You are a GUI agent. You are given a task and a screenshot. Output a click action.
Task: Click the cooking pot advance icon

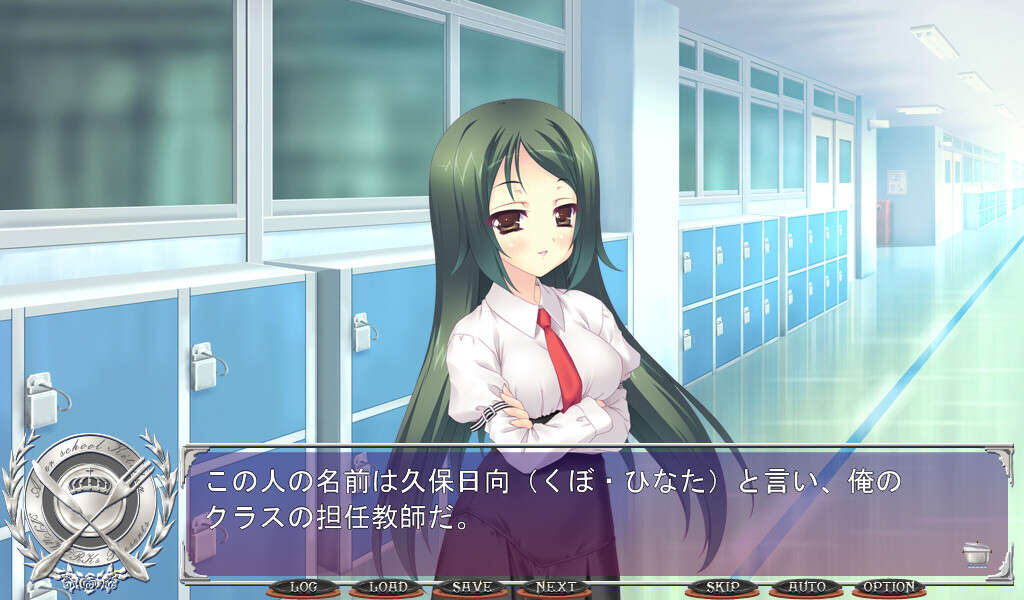coord(975,553)
